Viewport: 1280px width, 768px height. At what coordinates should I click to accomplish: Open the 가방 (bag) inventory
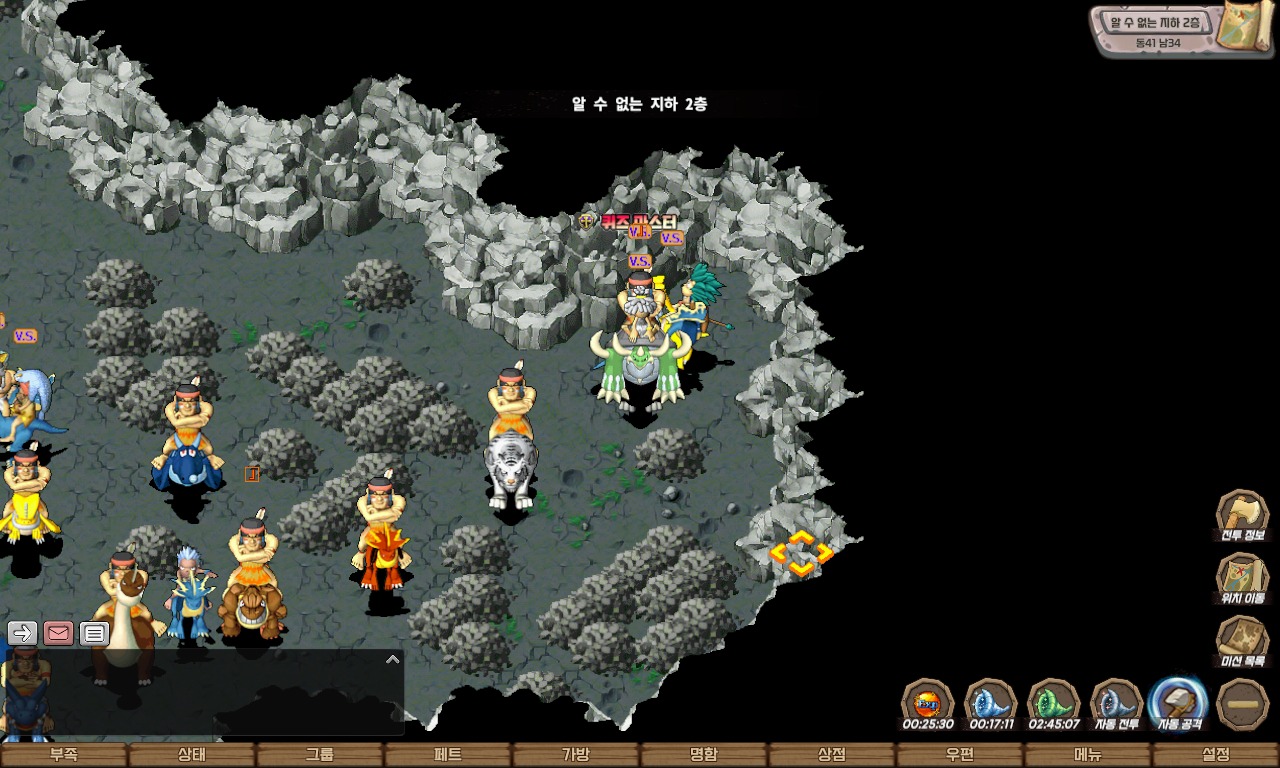(576, 755)
